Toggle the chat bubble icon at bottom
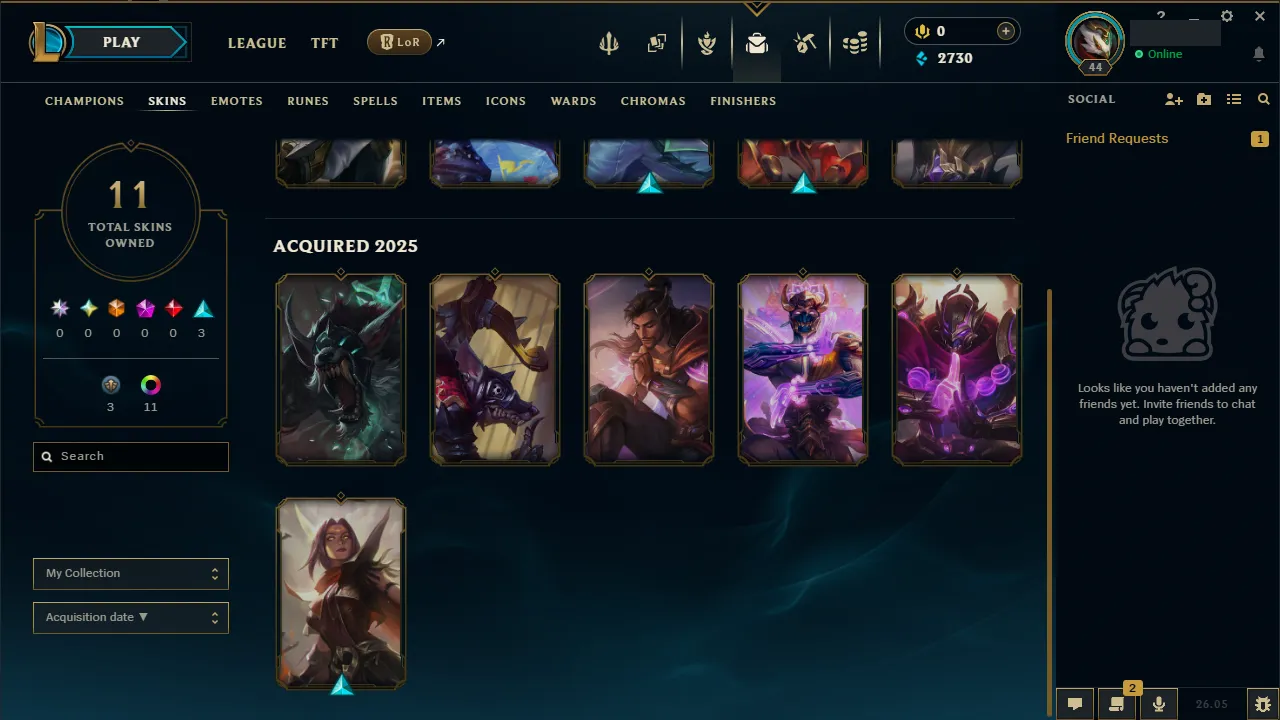 (x=1074, y=703)
